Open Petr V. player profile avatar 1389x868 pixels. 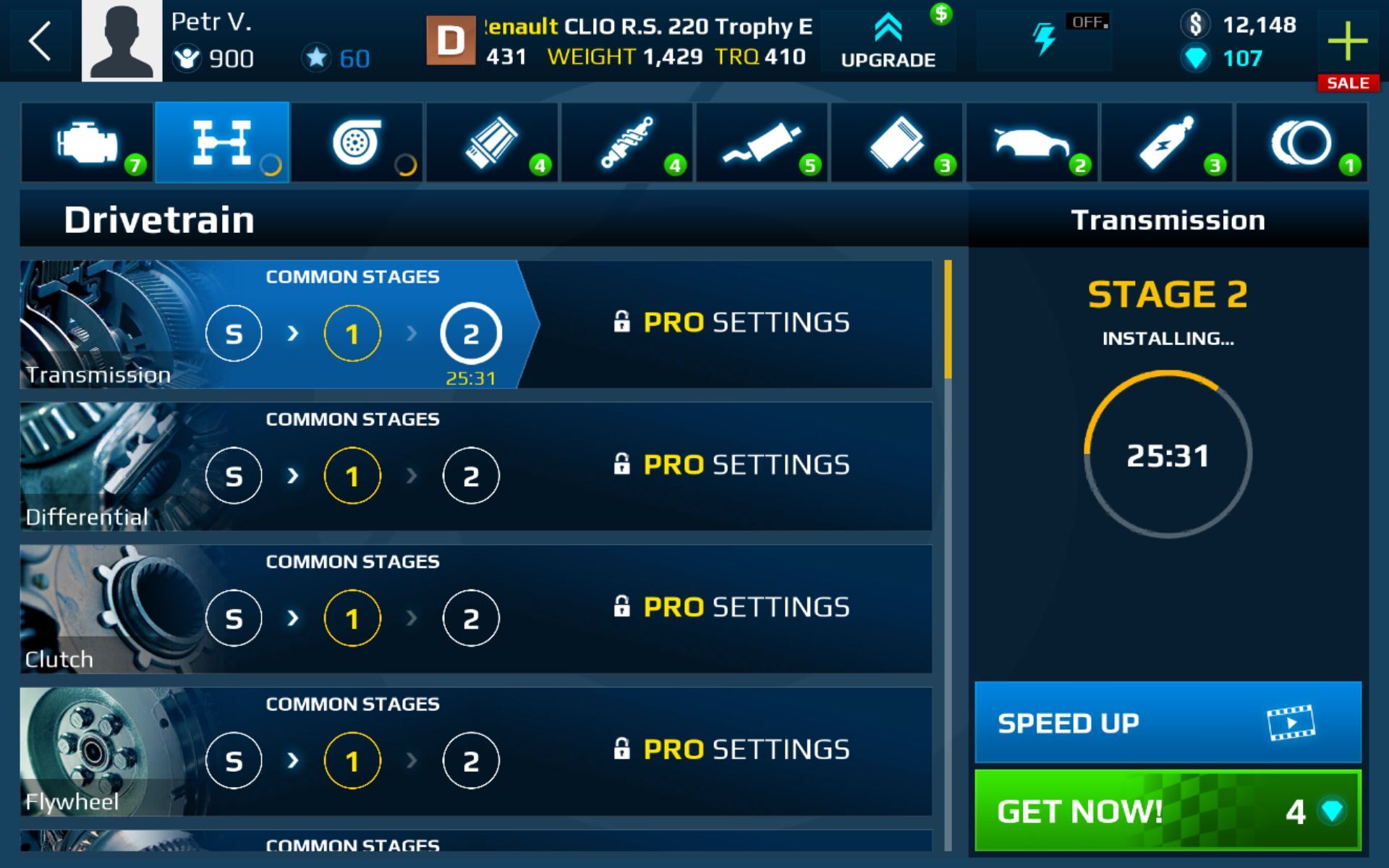[x=122, y=41]
